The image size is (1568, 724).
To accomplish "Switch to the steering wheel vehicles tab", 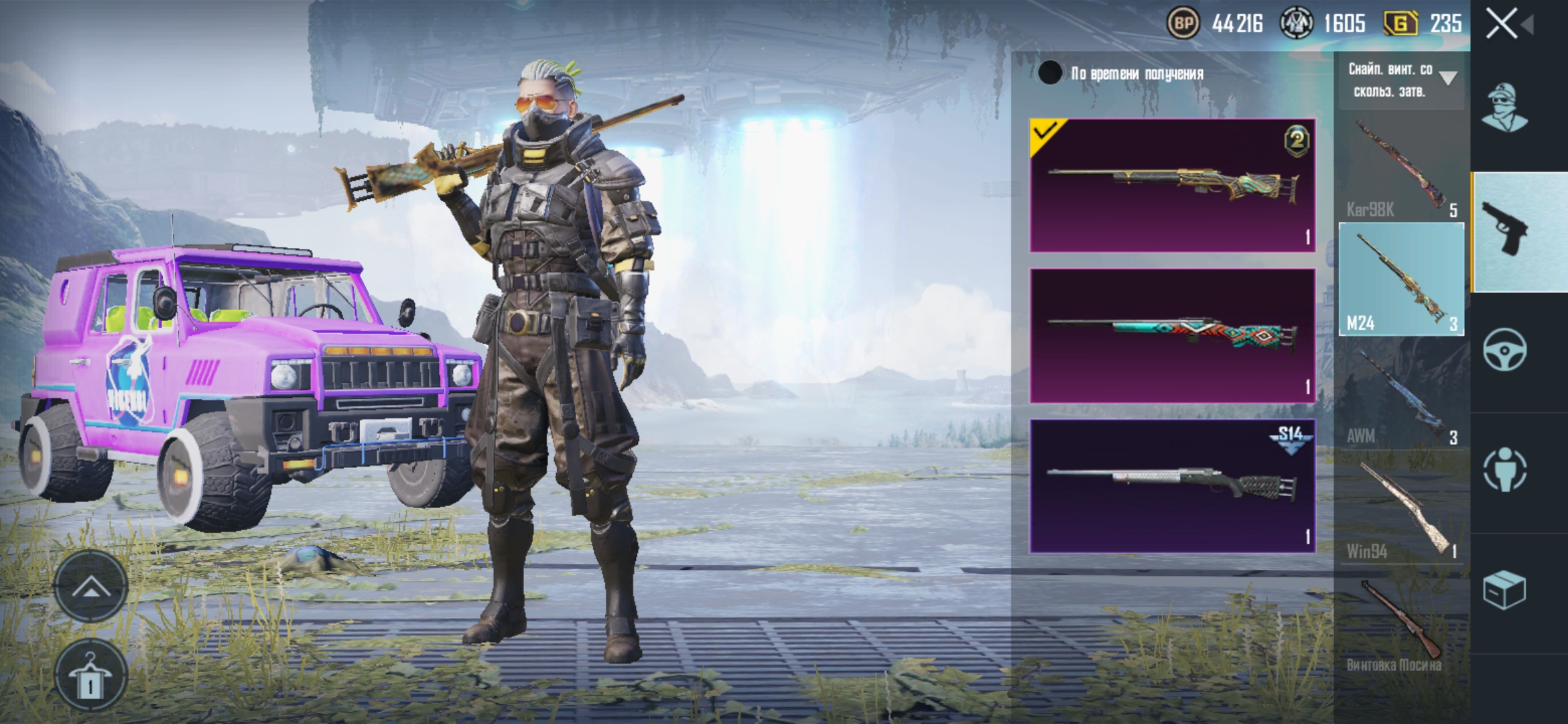I will (1505, 350).
